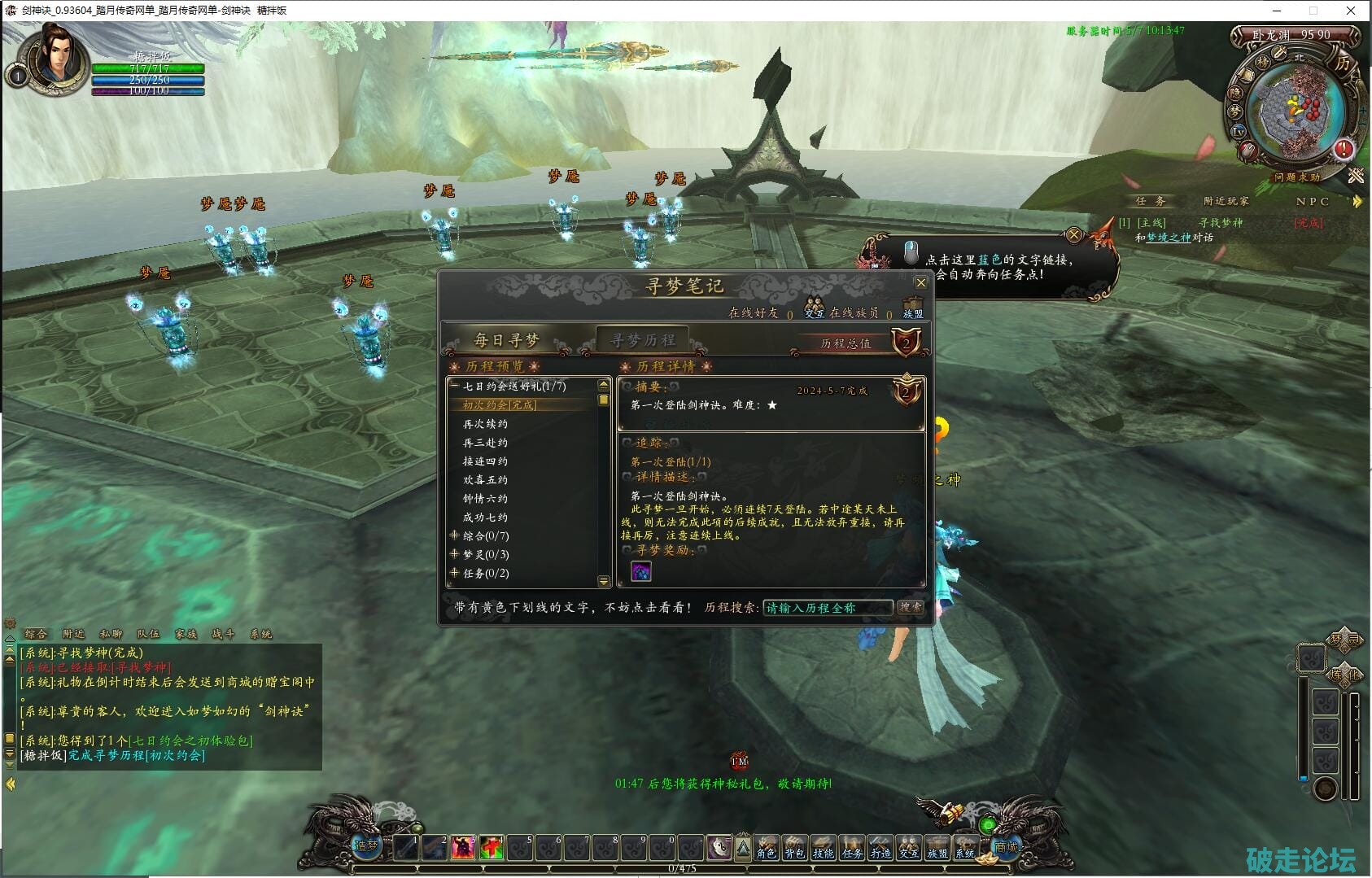The width and height of the screenshot is (1372, 878).
Task: Open the 商城 shop orb
Action: click(1006, 846)
